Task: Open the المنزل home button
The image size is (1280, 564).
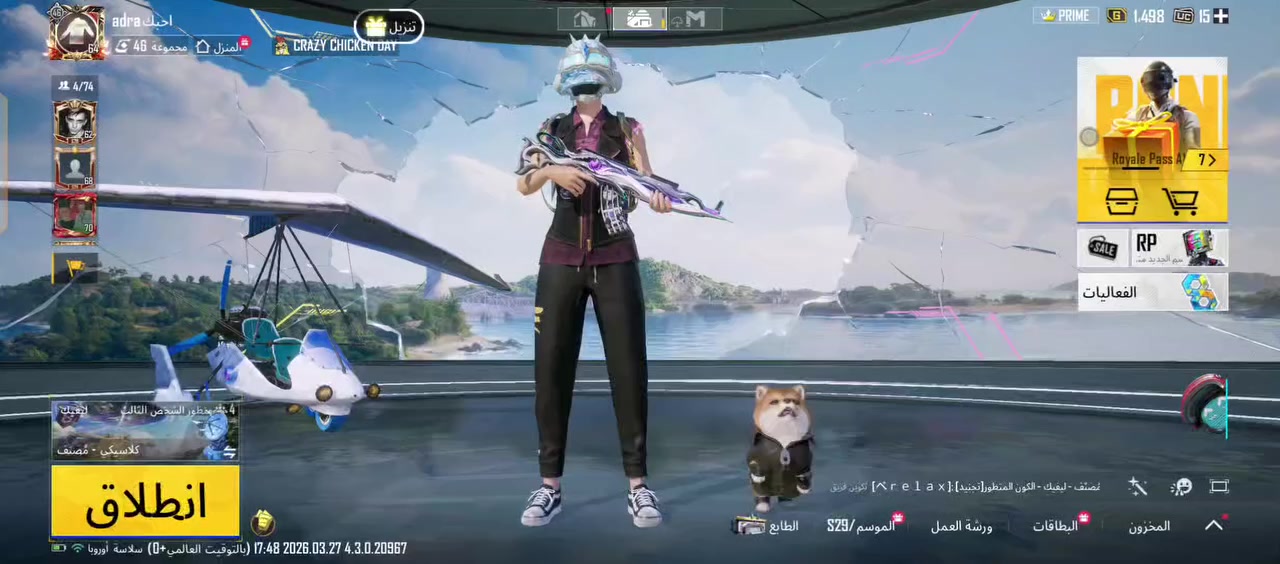Action: pos(219,46)
